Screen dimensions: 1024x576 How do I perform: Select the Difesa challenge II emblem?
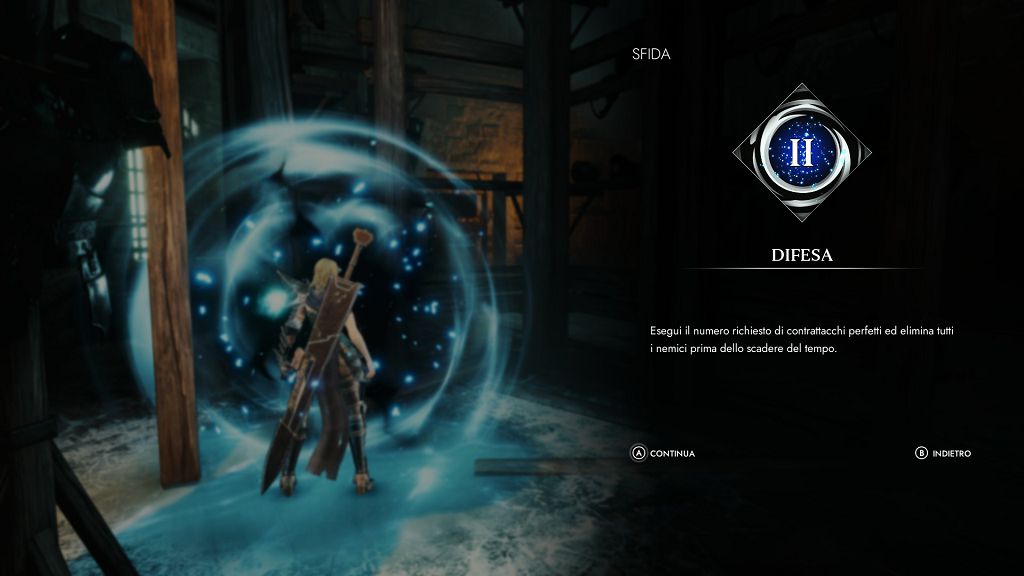click(801, 152)
